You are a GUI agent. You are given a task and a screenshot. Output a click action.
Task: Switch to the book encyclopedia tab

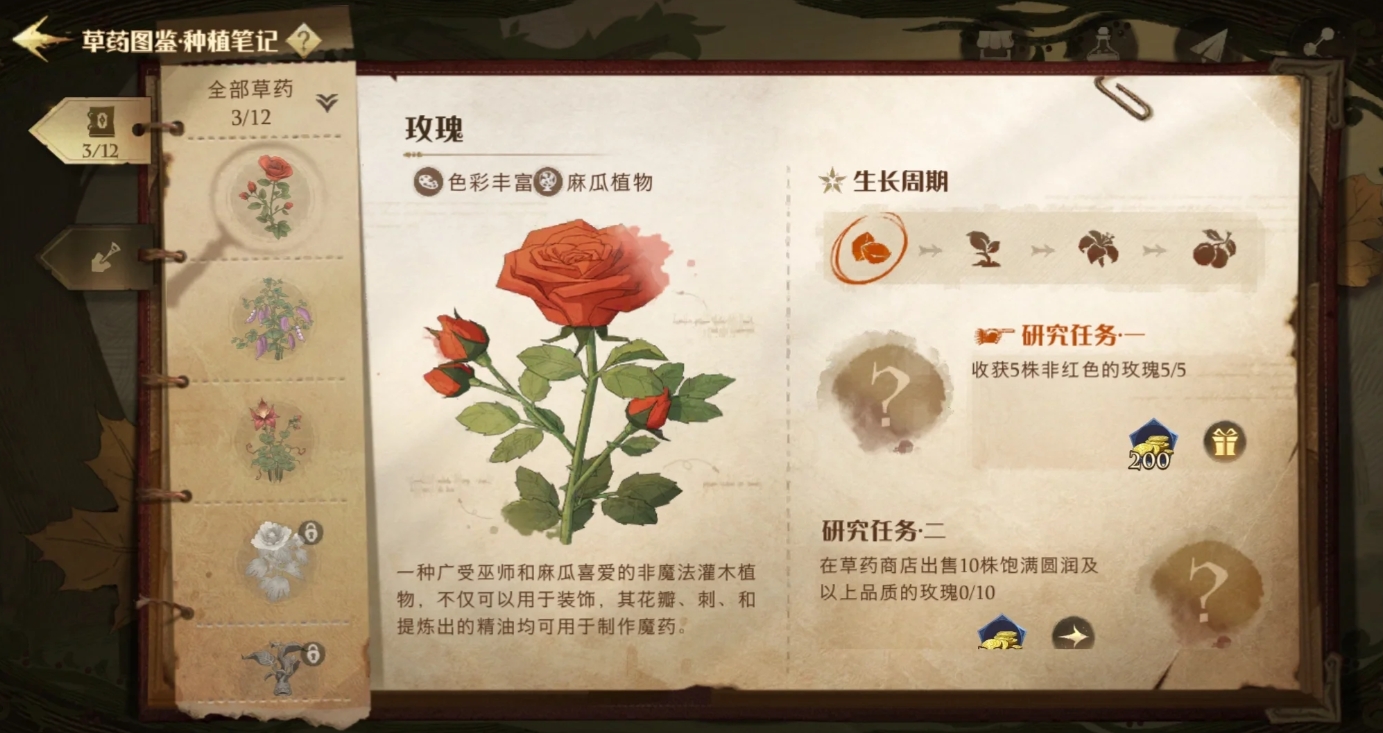pyautogui.click(x=98, y=130)
